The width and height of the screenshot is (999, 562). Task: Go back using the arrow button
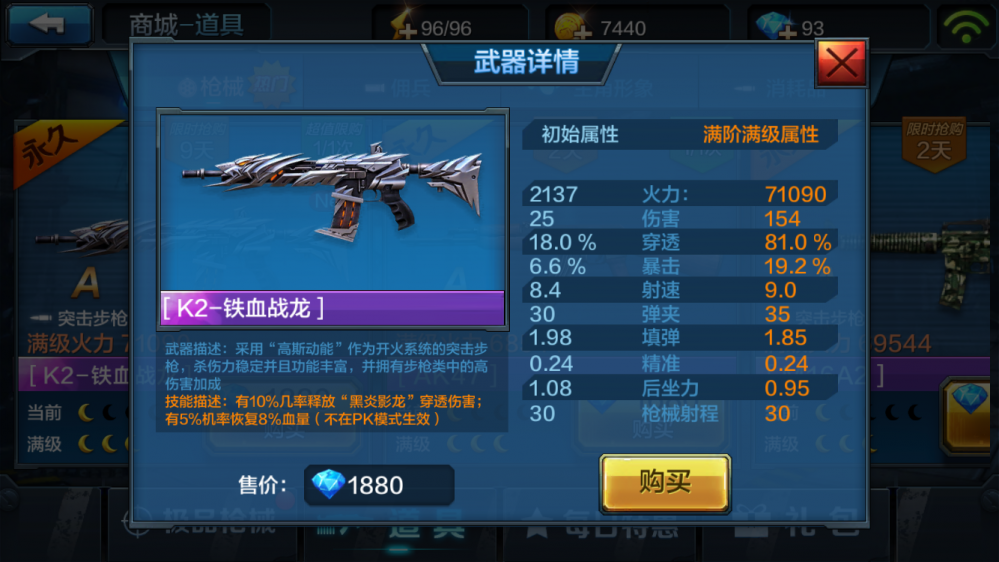click(48, 25)
